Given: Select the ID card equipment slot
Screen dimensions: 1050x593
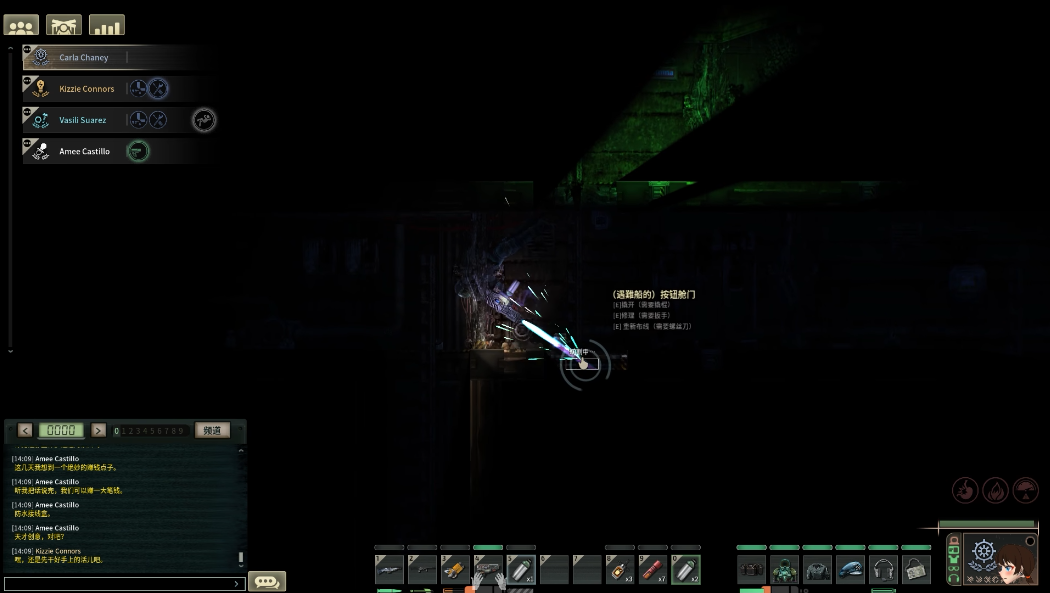Looking at the screenshot, I should point(916,569).
